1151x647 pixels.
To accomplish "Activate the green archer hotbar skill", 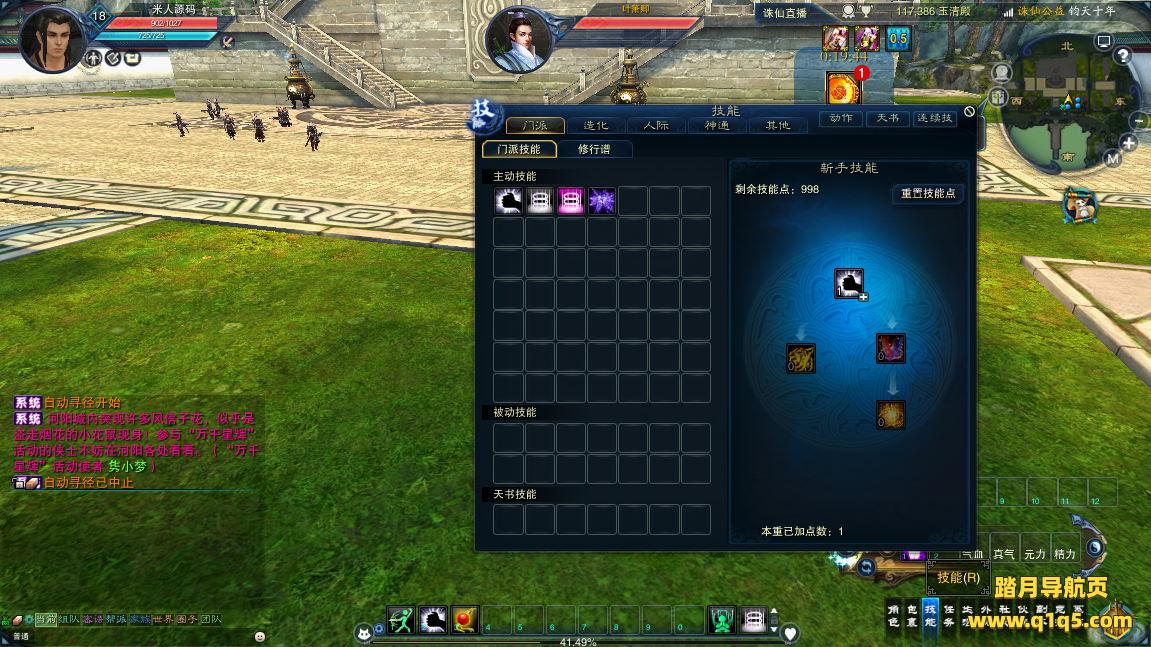I will tap(401, 620).
